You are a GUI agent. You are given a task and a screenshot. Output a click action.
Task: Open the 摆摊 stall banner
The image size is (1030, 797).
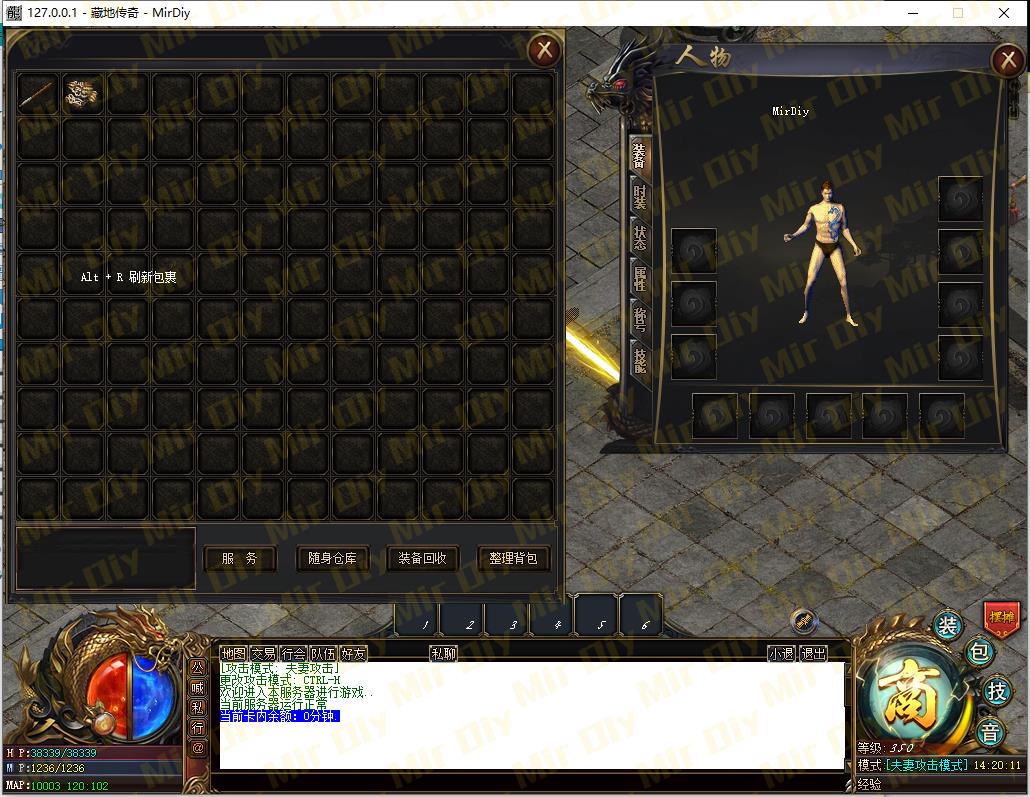tap(1001, 617)
